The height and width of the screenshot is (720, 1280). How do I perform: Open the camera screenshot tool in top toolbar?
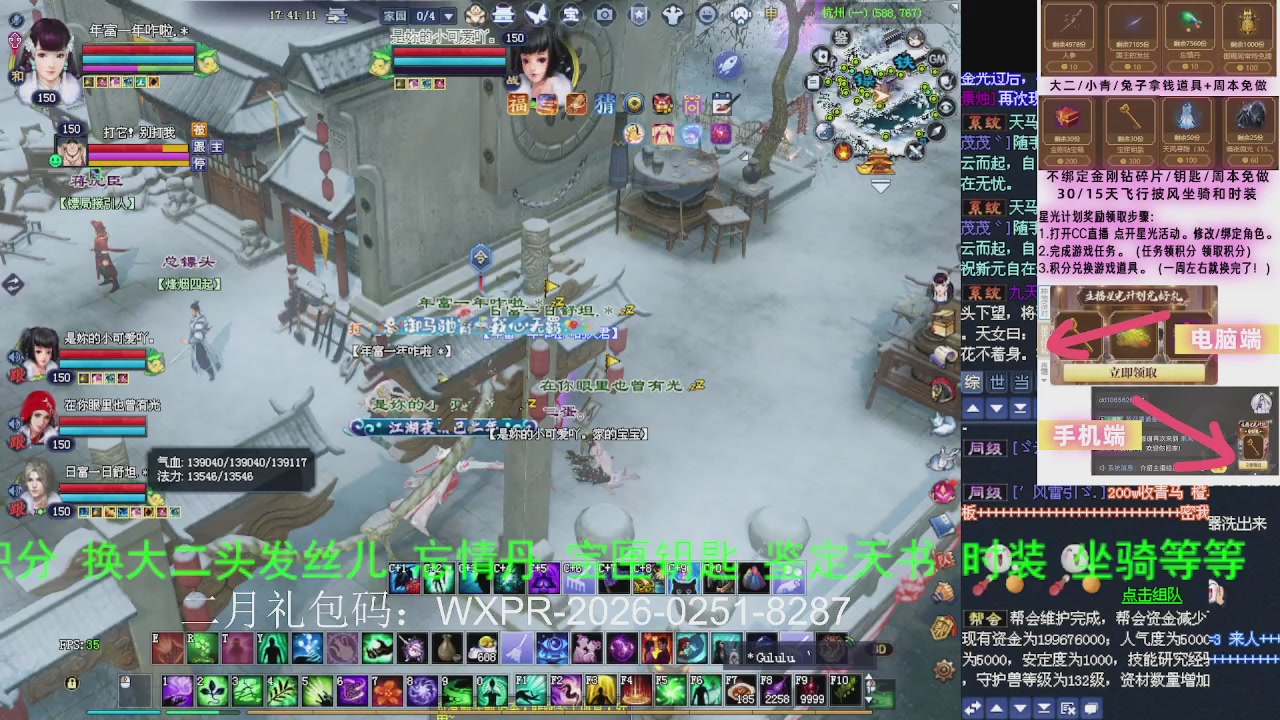(x=606, y=13)
